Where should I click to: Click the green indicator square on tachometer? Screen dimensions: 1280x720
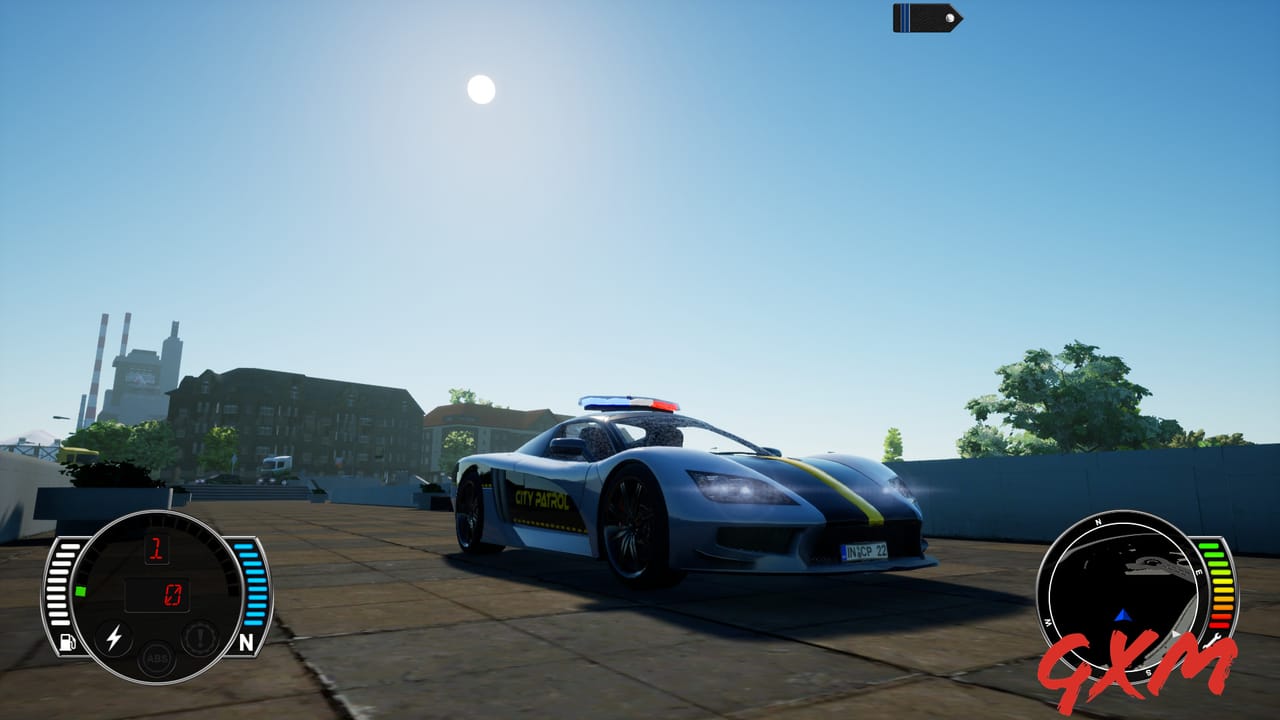point(81,591)
